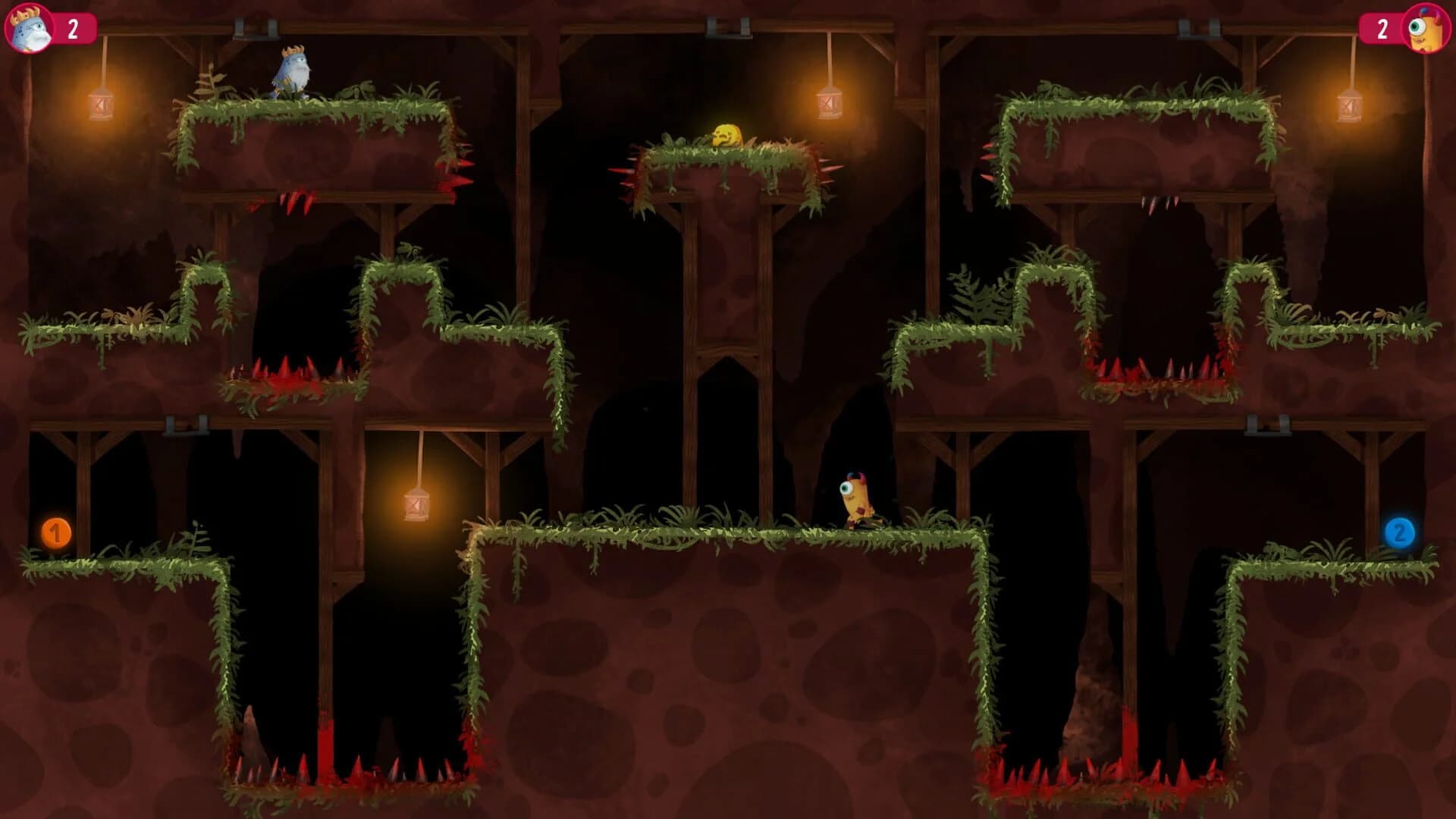
Task: Click the lit lantern near the yeti
Action: pos(99,105)
